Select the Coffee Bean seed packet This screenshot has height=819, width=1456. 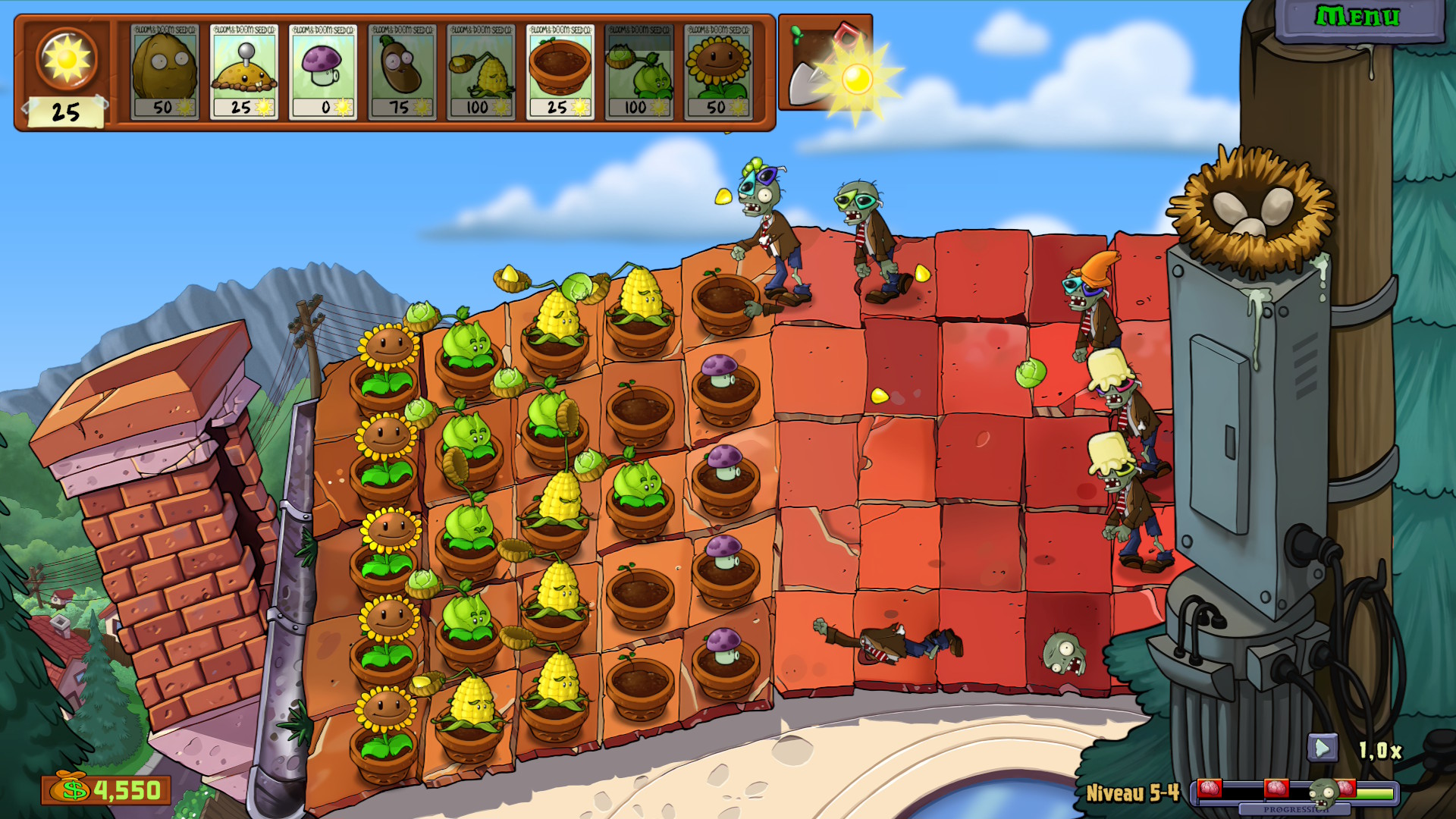point(402,72)
